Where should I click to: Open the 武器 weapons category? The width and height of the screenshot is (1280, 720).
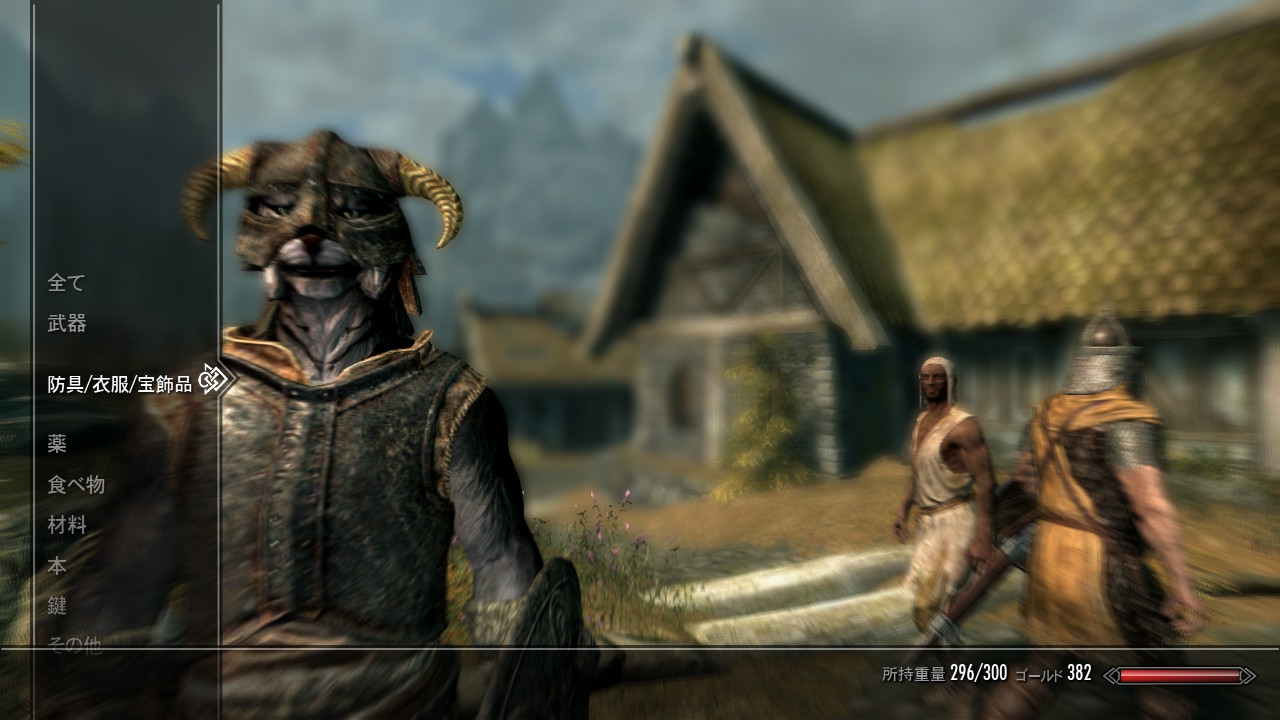67,323
